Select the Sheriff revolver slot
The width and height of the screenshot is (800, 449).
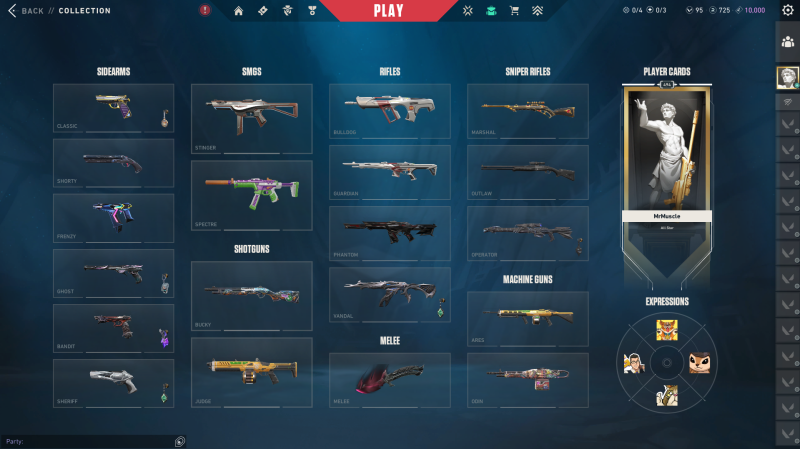click(x=113, y=383)
